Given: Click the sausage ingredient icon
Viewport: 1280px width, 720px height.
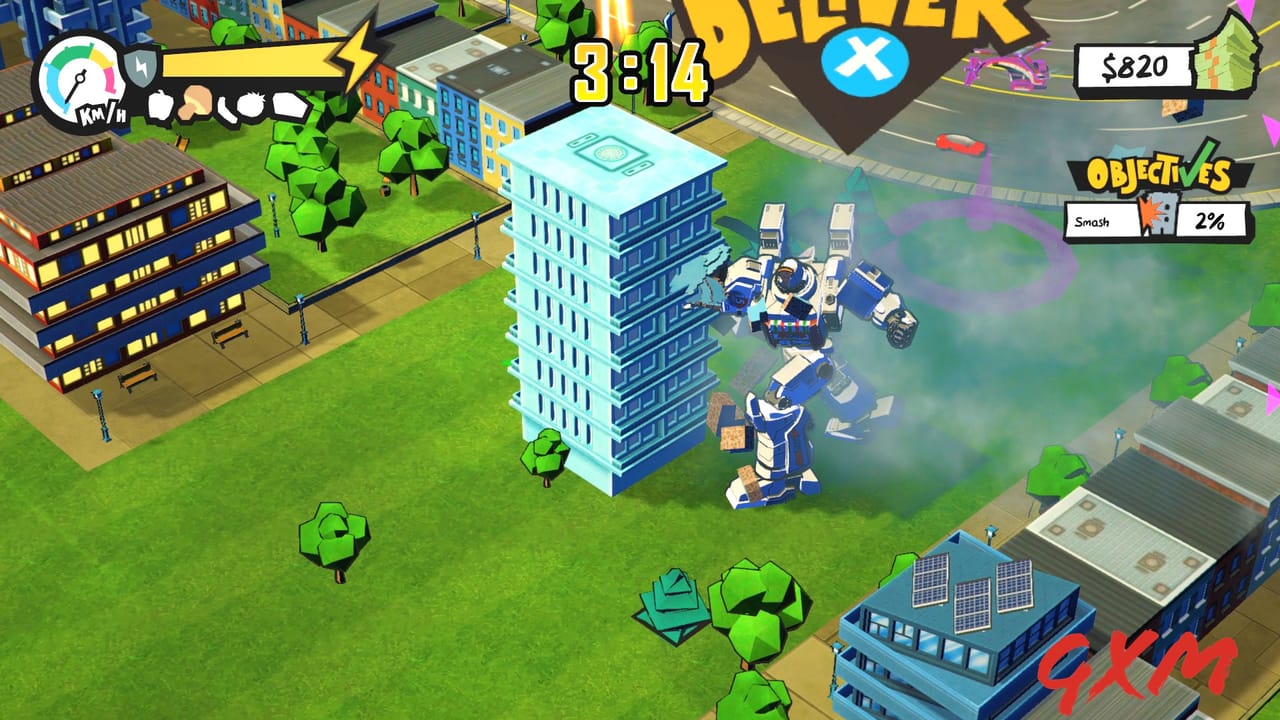Looking at the screenshot, I should tap(227, 107).
